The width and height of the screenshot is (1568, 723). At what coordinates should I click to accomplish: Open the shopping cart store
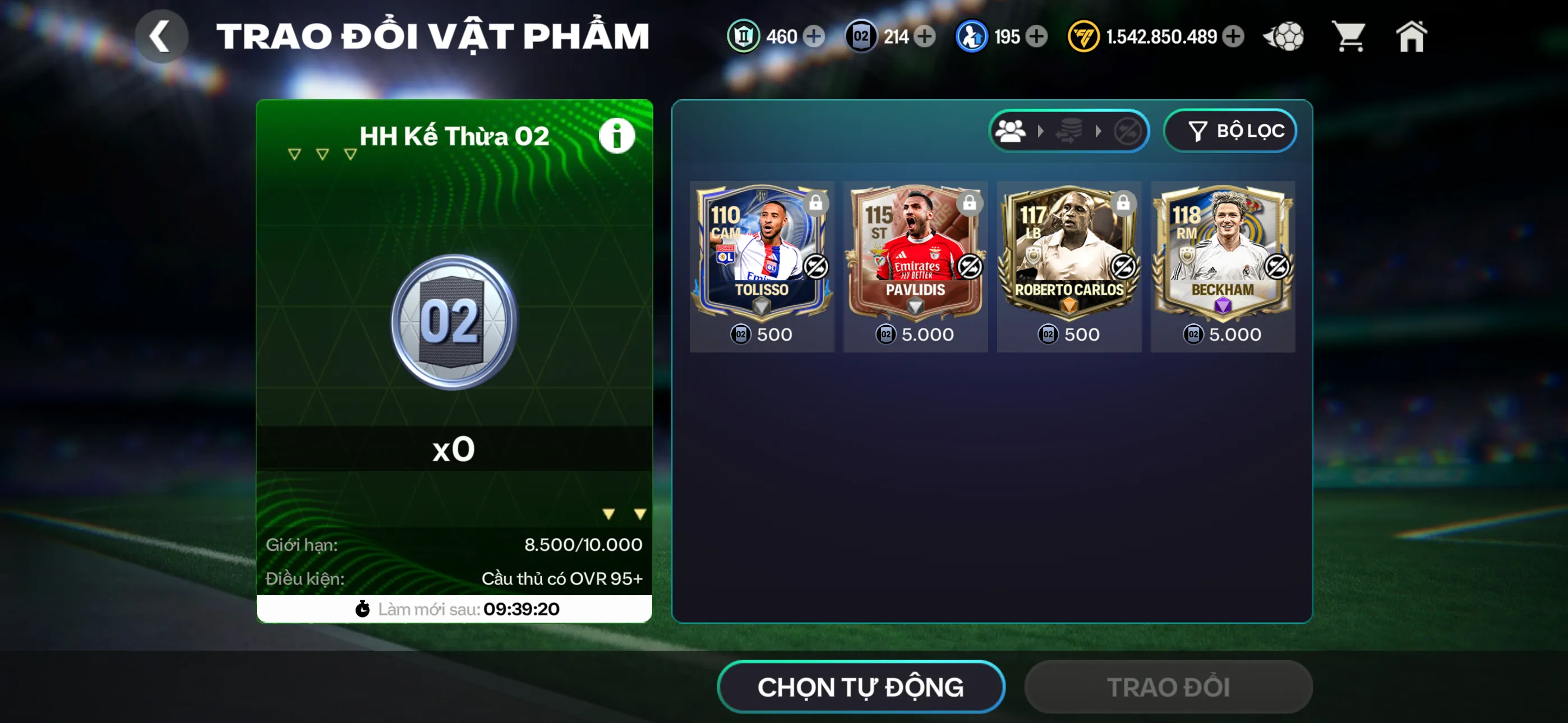[x=1349, y=36]
